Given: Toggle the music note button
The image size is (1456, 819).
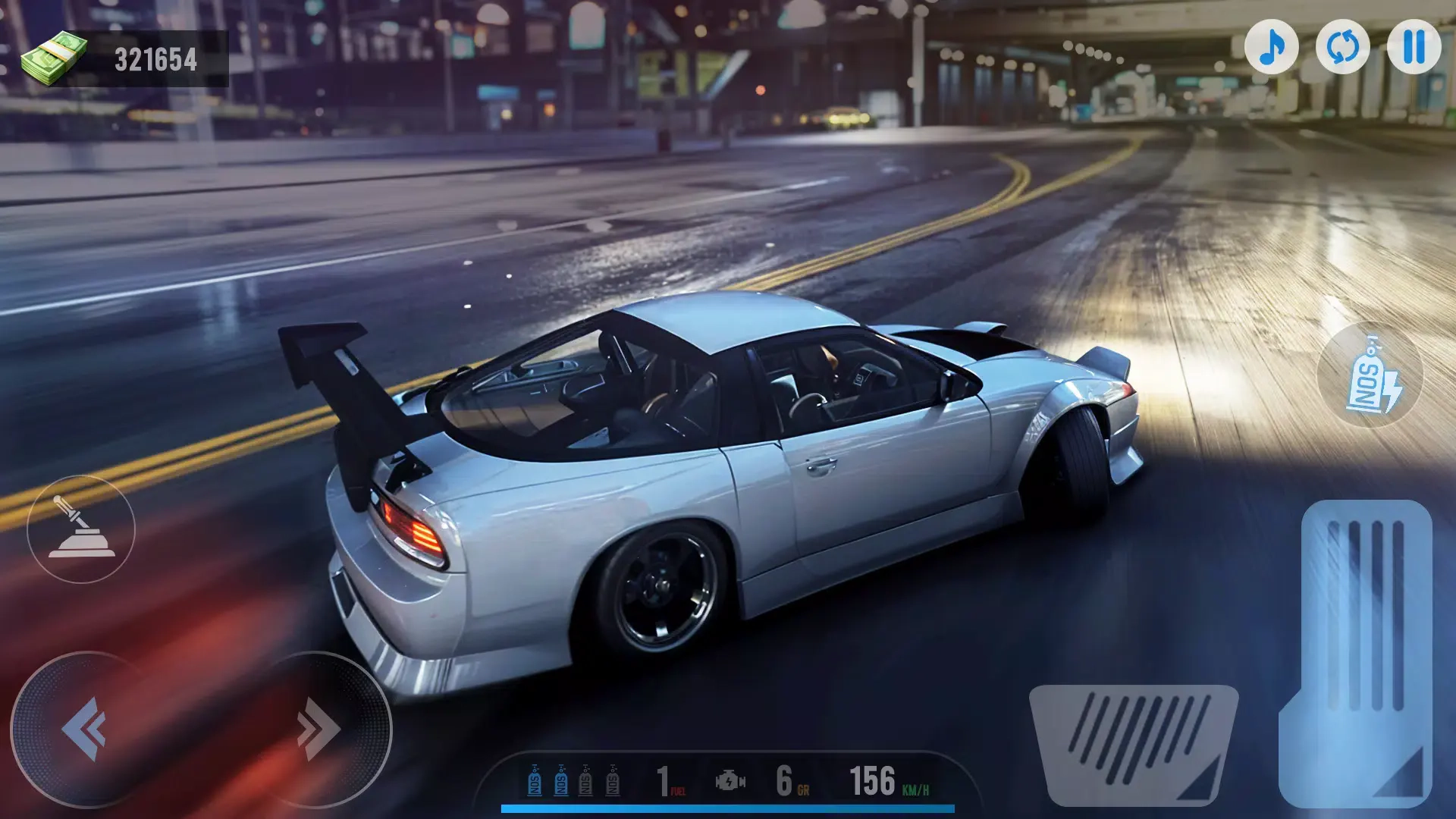Looking at the screenshot, I should 1272,47.
